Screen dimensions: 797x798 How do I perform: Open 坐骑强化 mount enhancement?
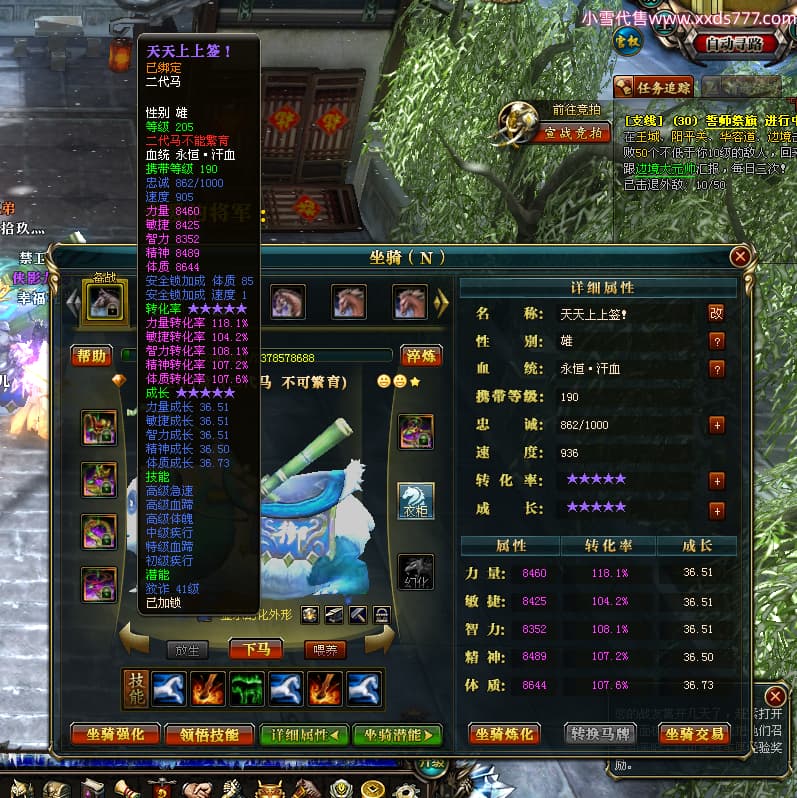[115, 734]
